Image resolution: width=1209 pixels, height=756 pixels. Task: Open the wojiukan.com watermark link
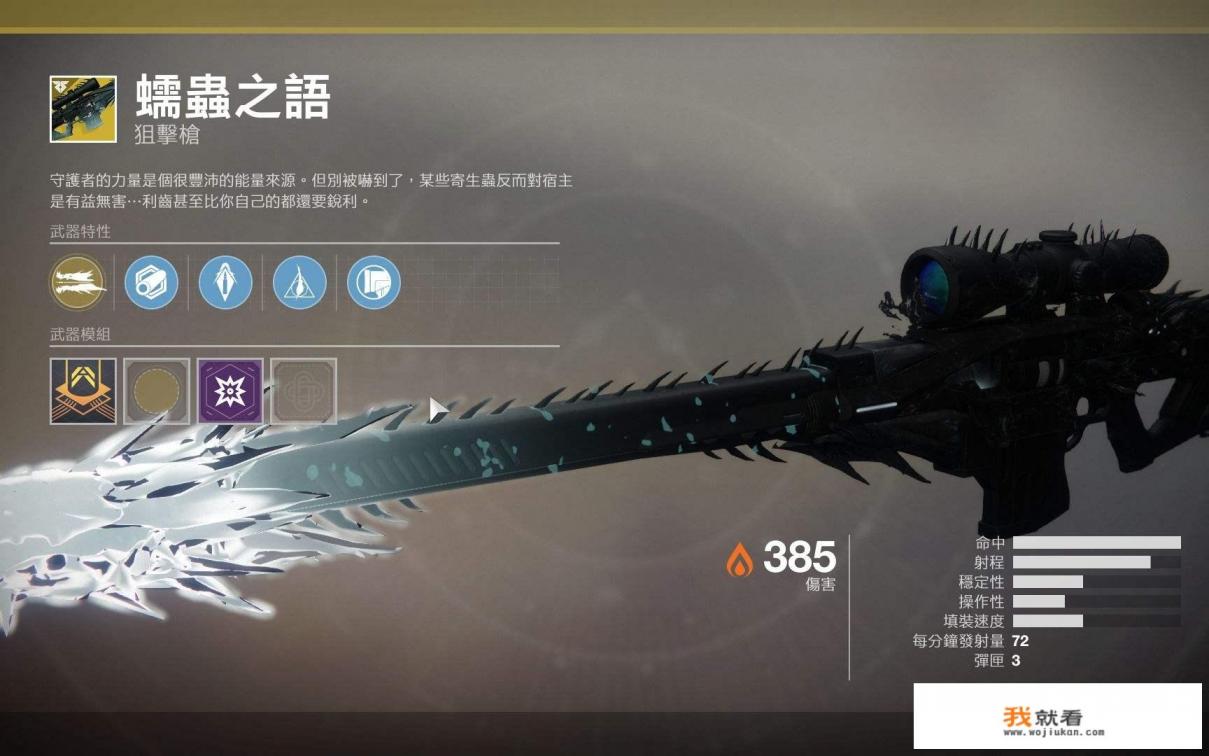tap(1057, 717)
